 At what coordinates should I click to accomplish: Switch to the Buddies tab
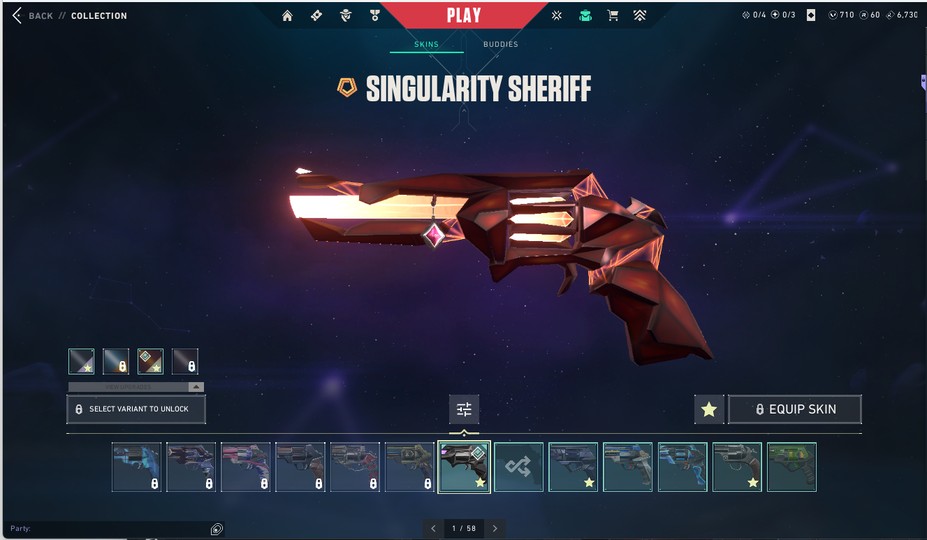point(500,44)
